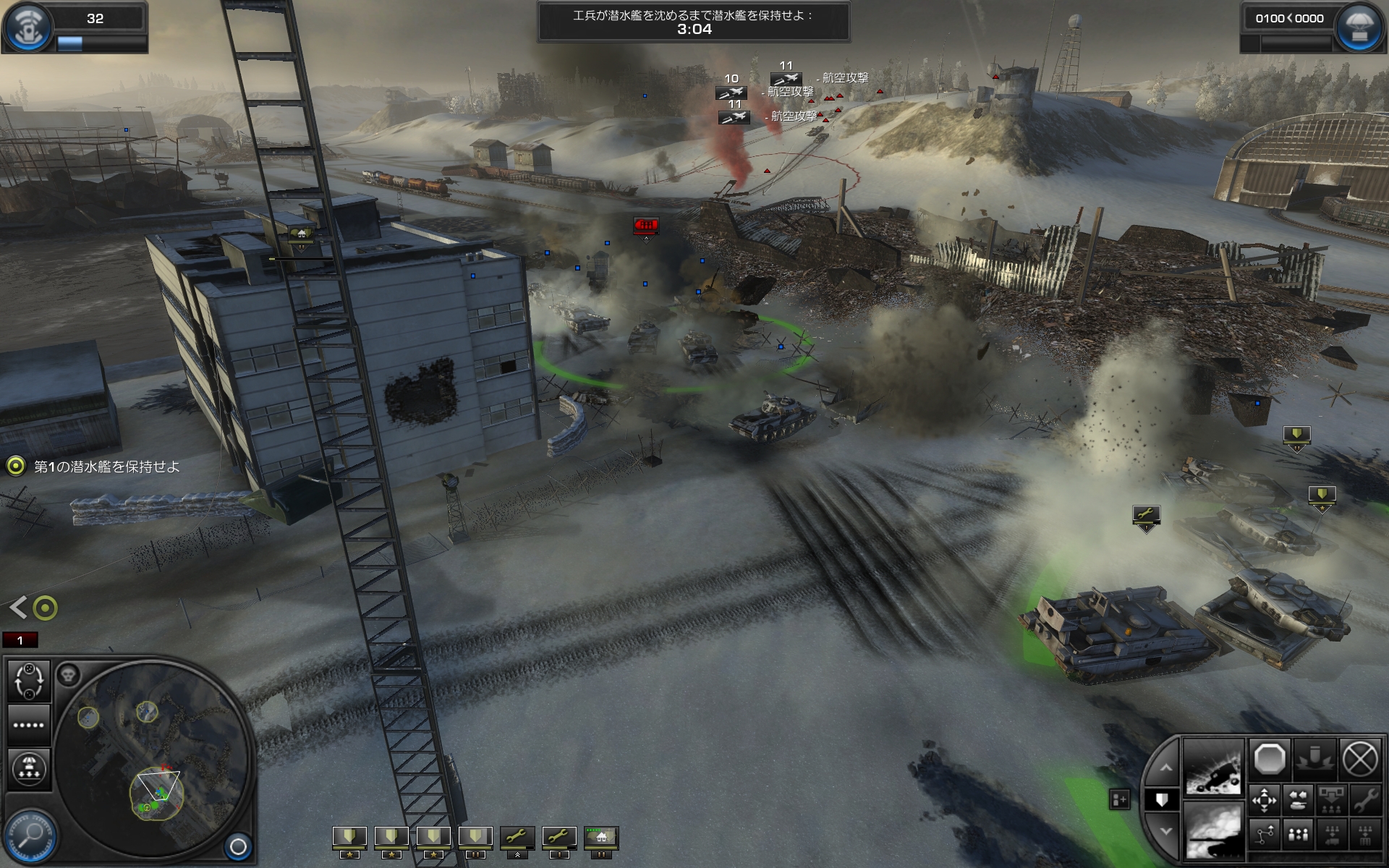Select the repair unit with double chevron rank

(517, 838)
